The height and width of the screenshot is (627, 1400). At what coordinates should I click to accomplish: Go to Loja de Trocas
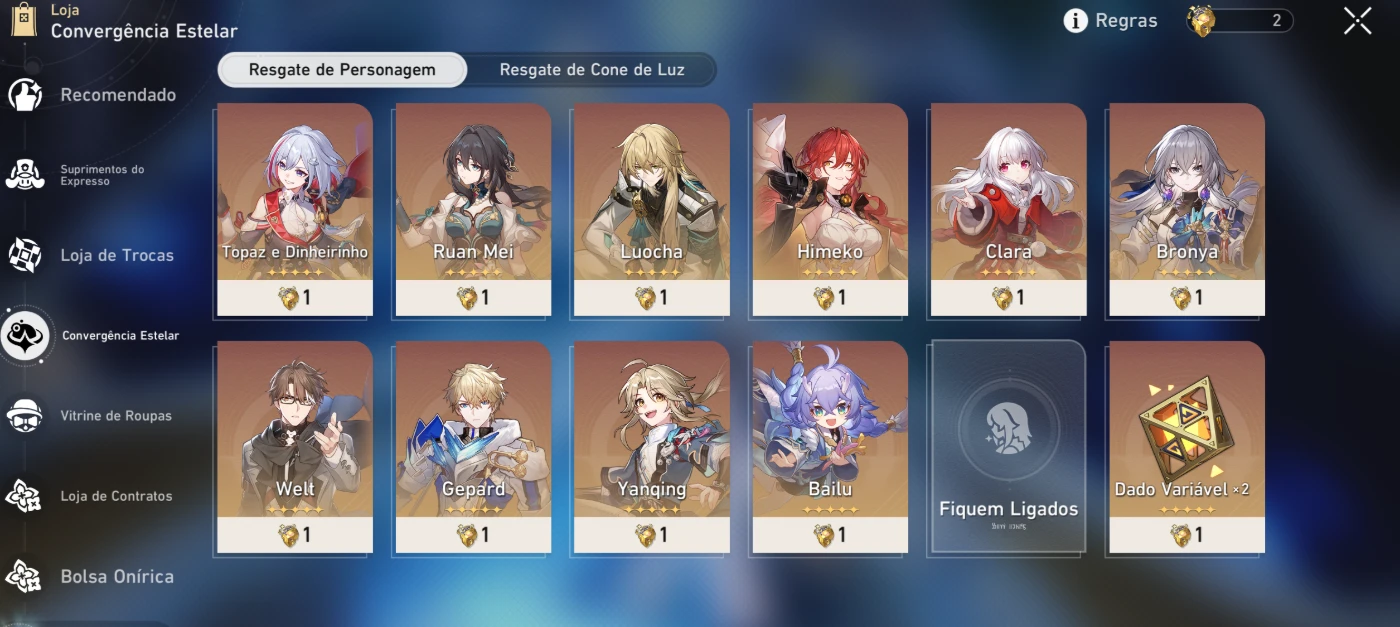[116, 255]
